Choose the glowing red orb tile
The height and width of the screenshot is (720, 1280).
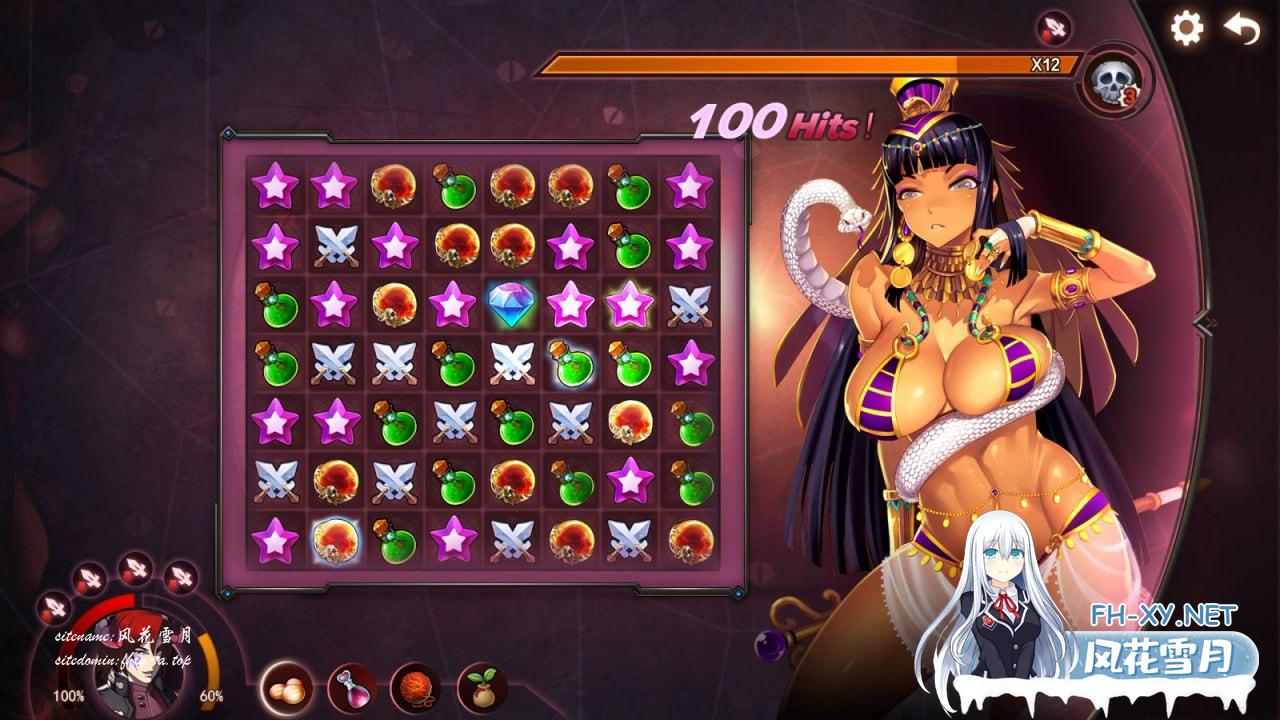[334, 540]
